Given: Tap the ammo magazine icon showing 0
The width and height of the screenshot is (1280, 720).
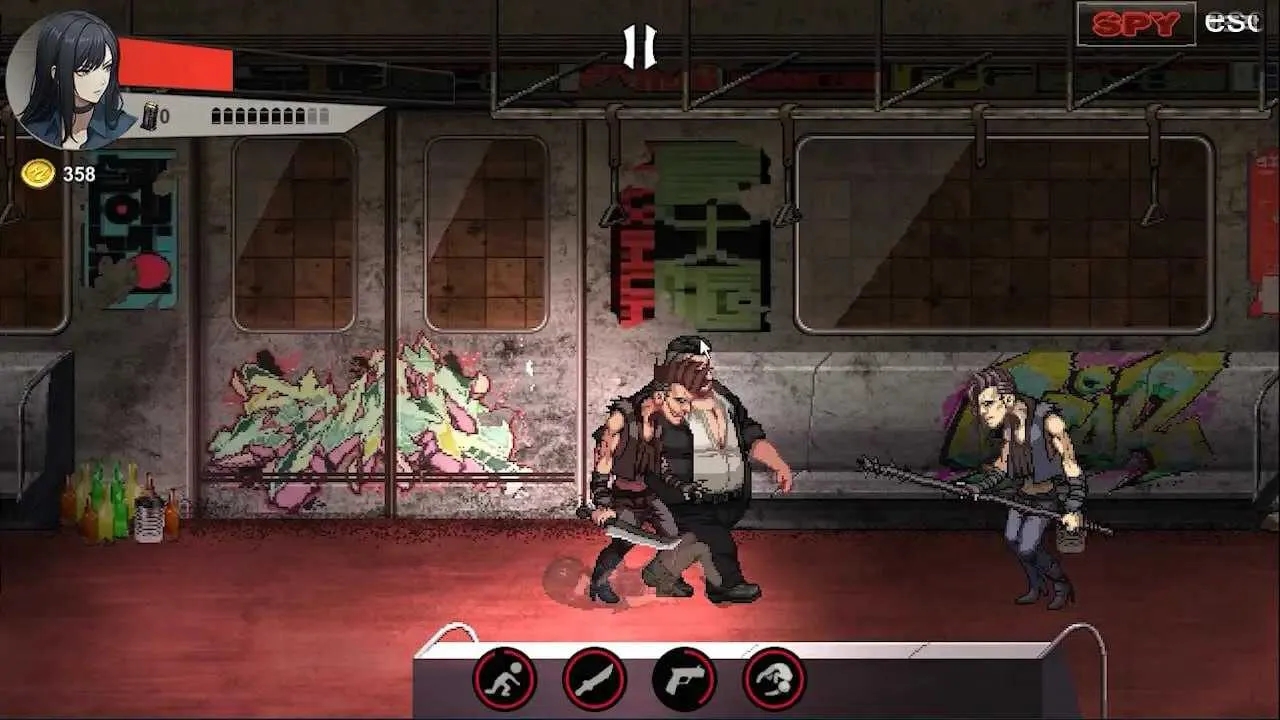Looking at the screenshot, I should 152,114.
